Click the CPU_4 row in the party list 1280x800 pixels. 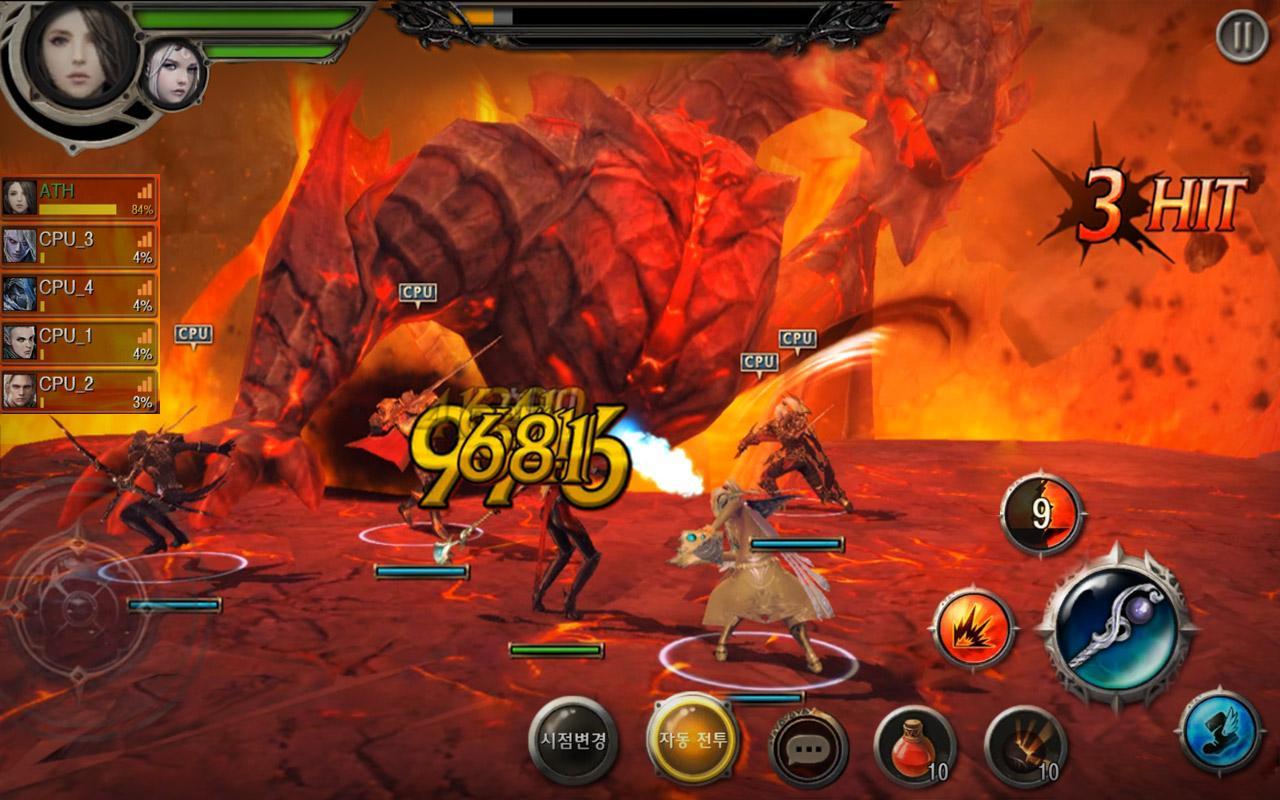[80, 291]
